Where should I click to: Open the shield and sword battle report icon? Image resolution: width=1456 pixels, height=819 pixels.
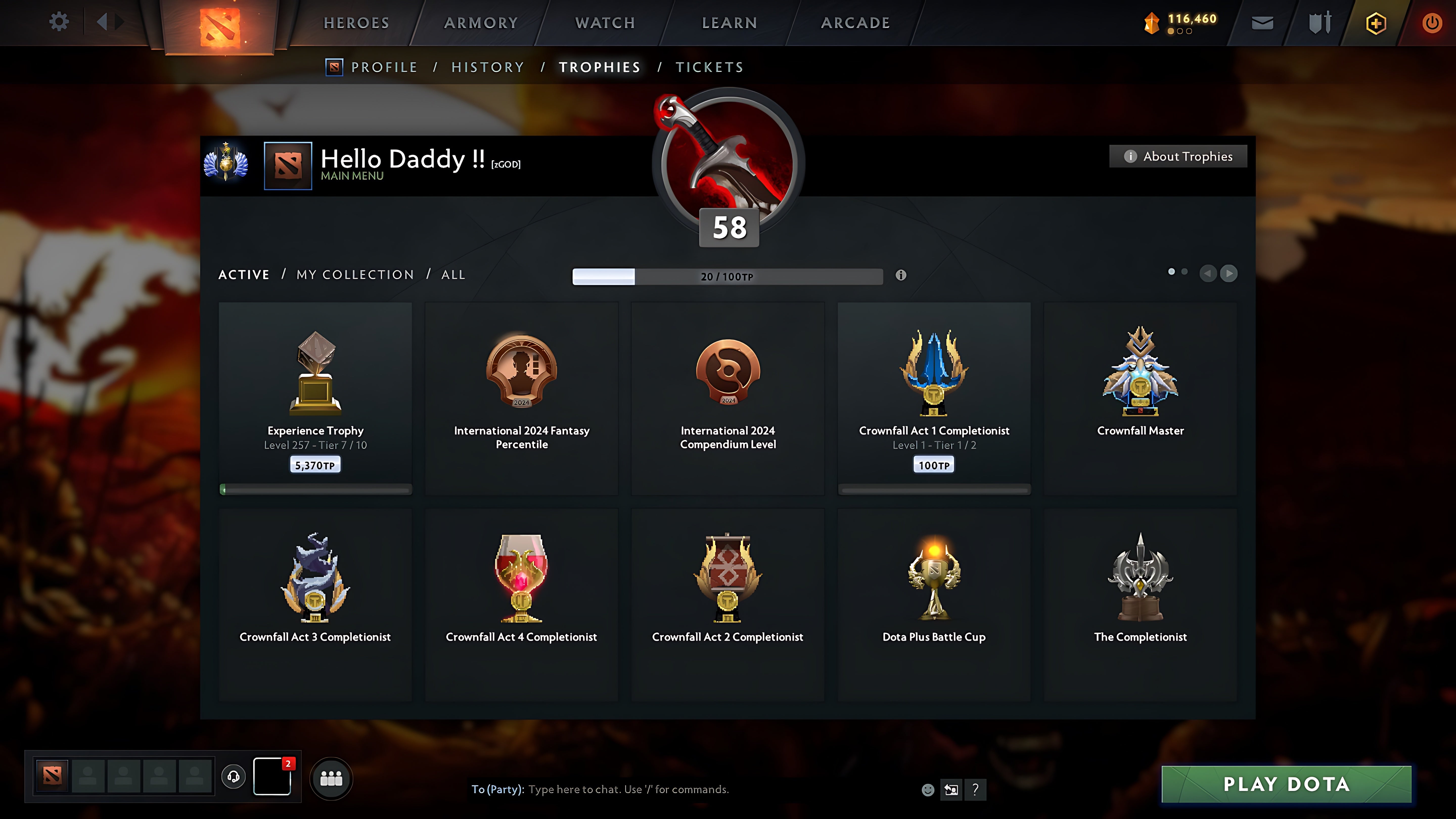tap(1319, 22)
